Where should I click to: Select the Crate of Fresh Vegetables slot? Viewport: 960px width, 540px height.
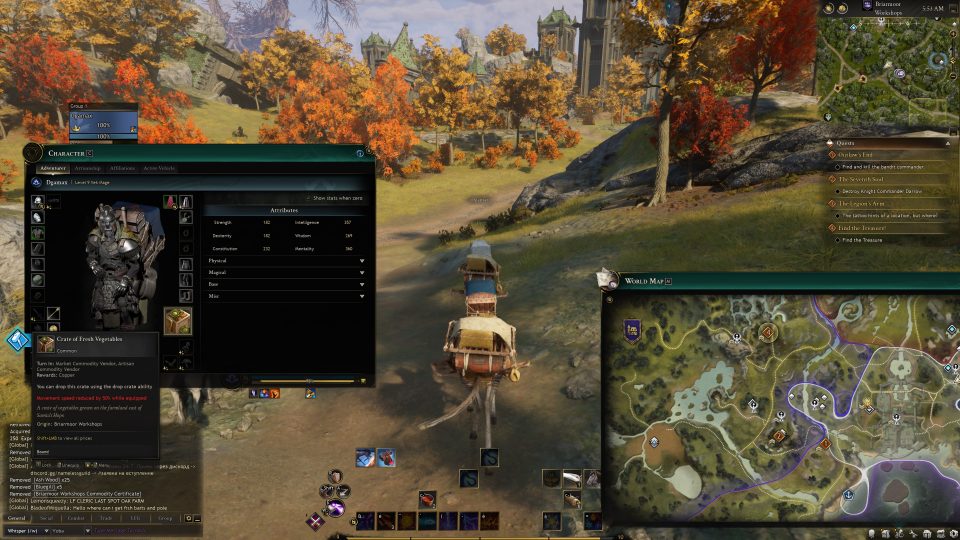pos(177,320)
